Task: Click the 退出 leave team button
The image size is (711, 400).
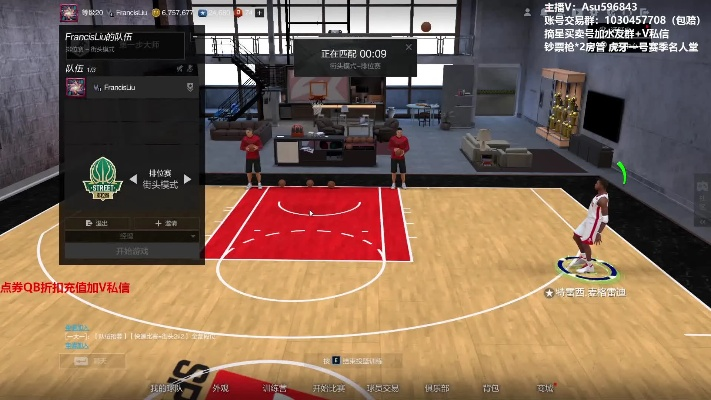Action: pos(100,223)
